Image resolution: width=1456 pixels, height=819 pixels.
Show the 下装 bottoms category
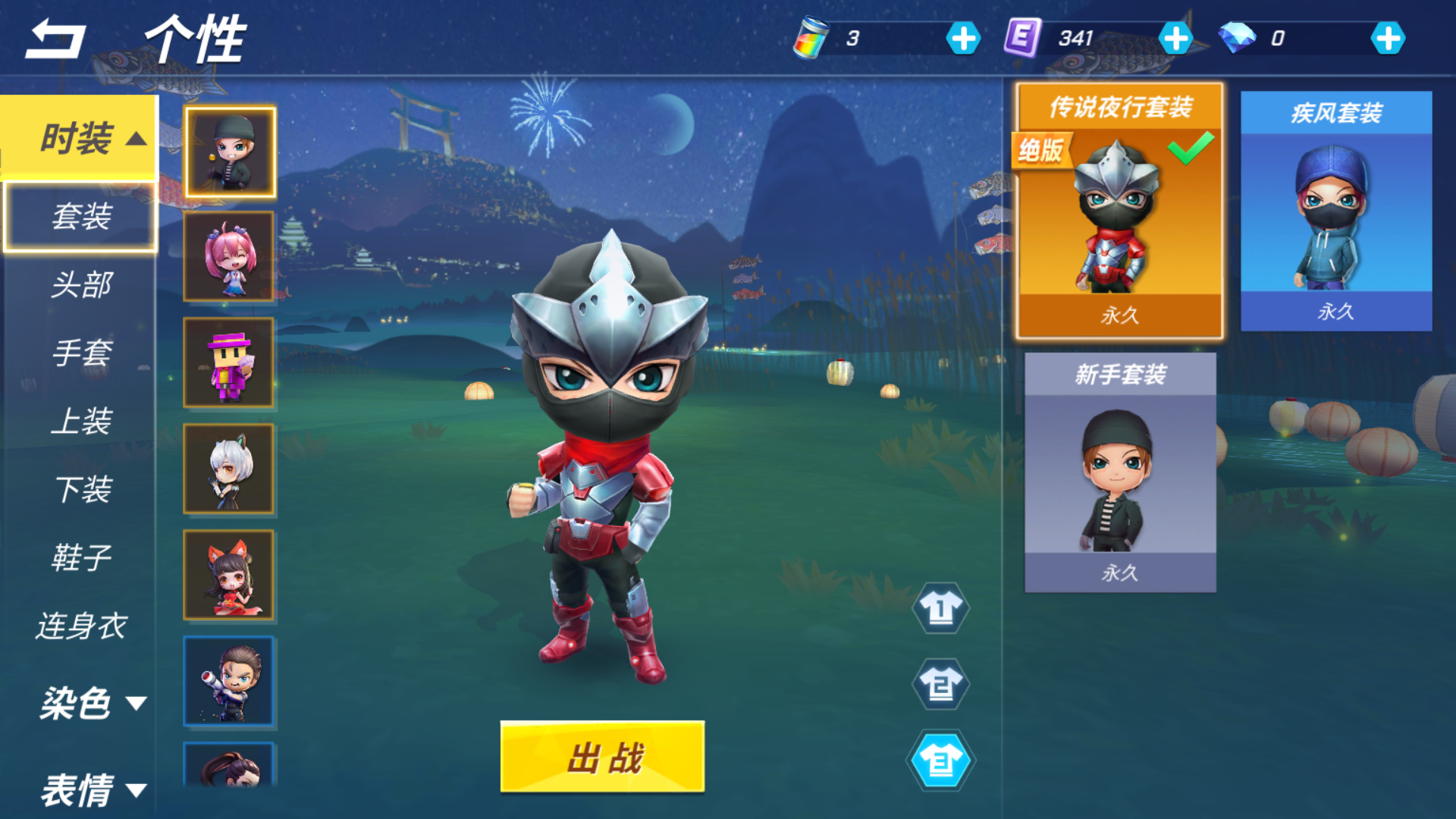click(x=81, y=490)
